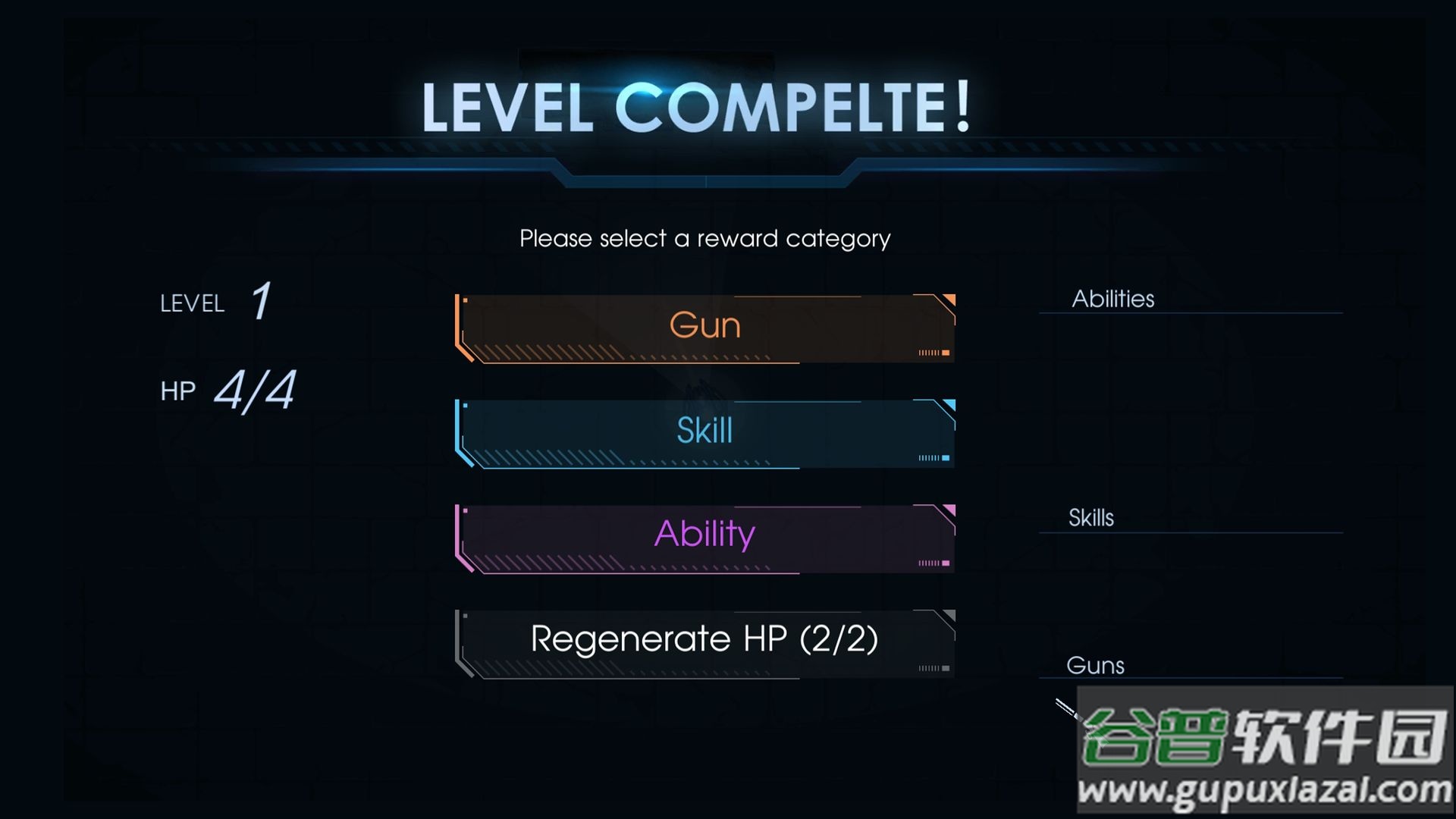The height and width of the screenshot is (819, 1456).
Task: Select the Skill reward category
Action: click(704, 433)
